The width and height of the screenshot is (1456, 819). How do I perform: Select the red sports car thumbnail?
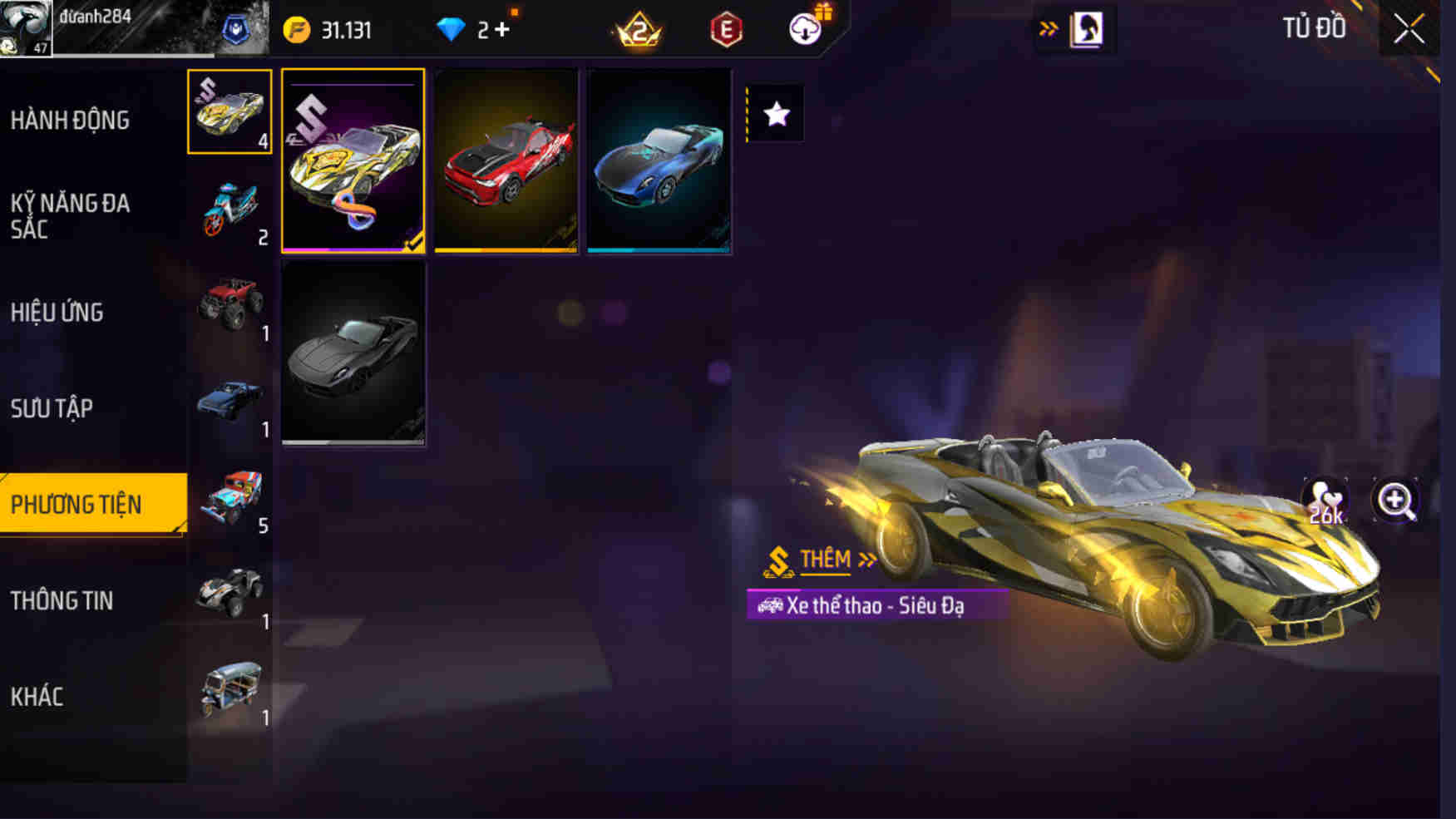(x=506, y=162)
